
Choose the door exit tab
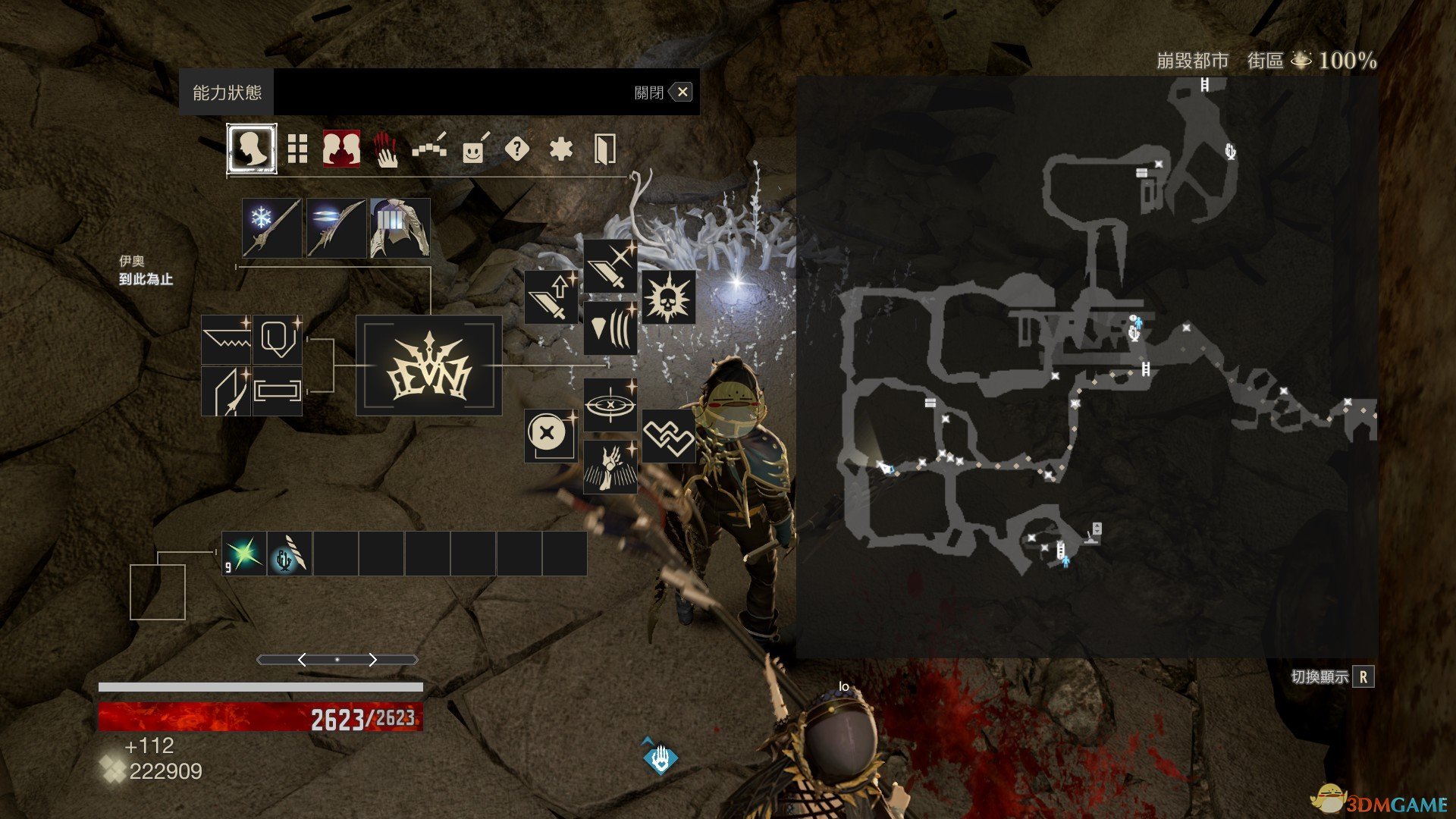(x=604, y=149)
